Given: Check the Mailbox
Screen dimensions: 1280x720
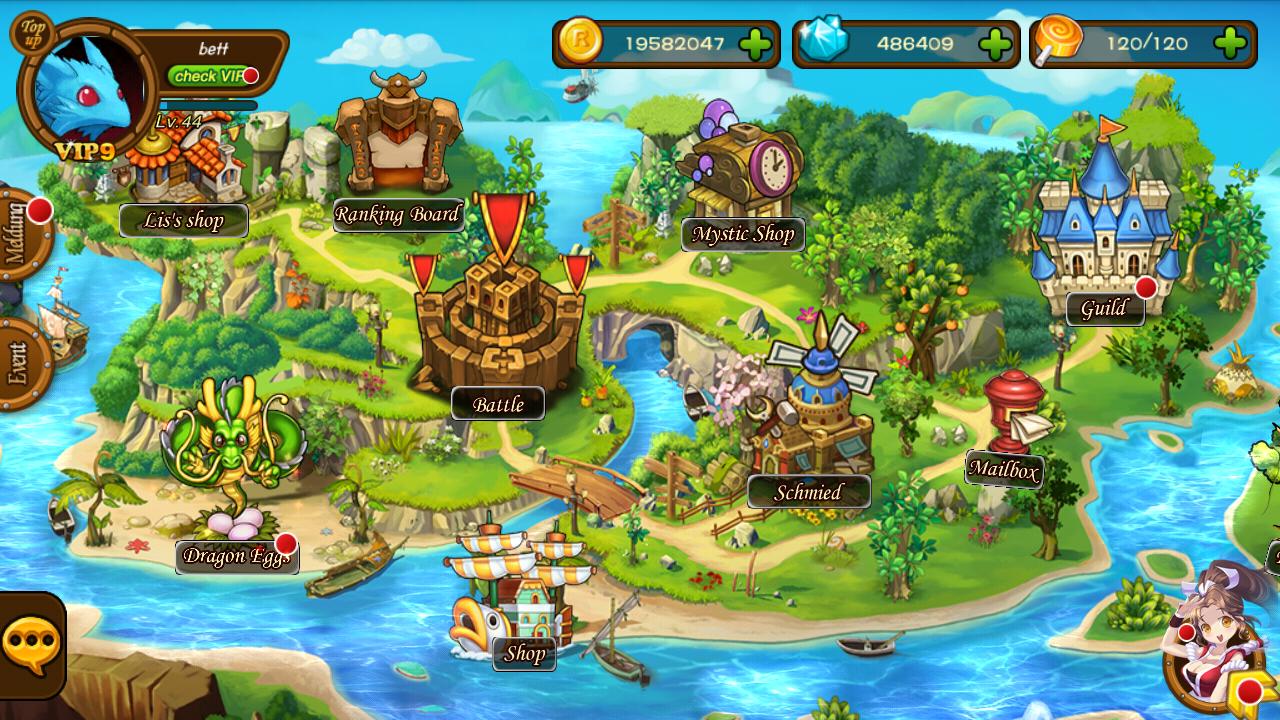Looking at the screenshot, I should pos(1004,470).
